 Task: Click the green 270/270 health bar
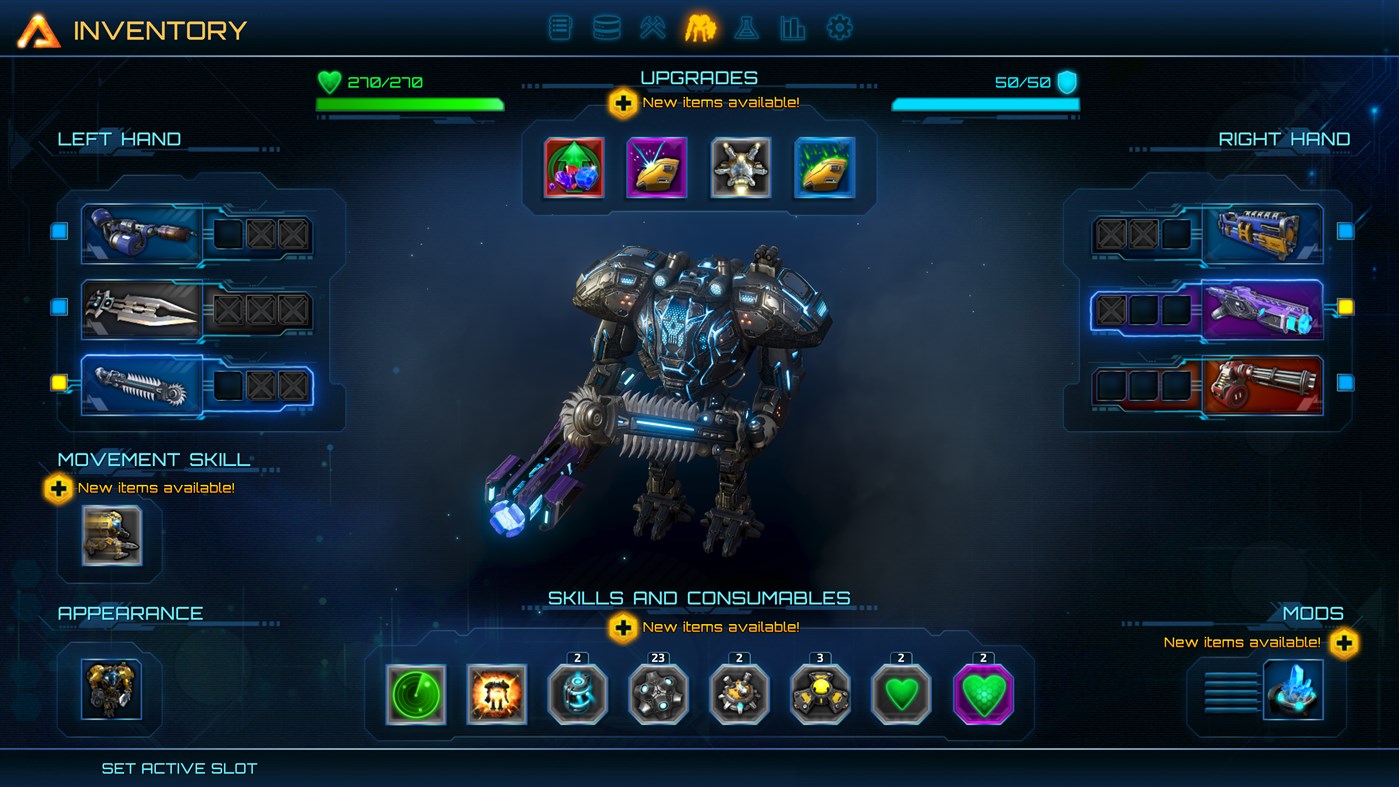[x=411, y=103]
